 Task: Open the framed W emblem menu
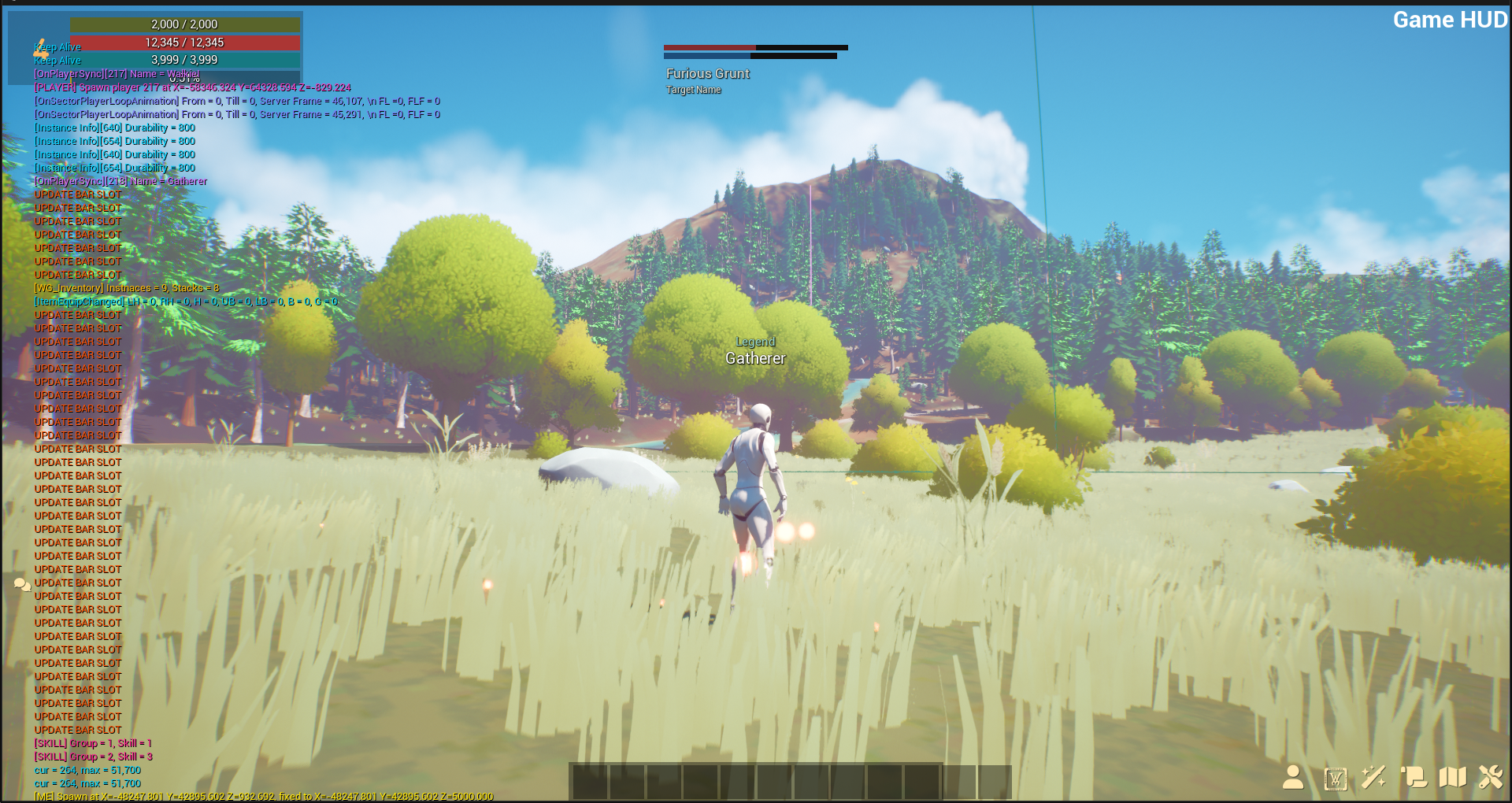pos(1335,779)
